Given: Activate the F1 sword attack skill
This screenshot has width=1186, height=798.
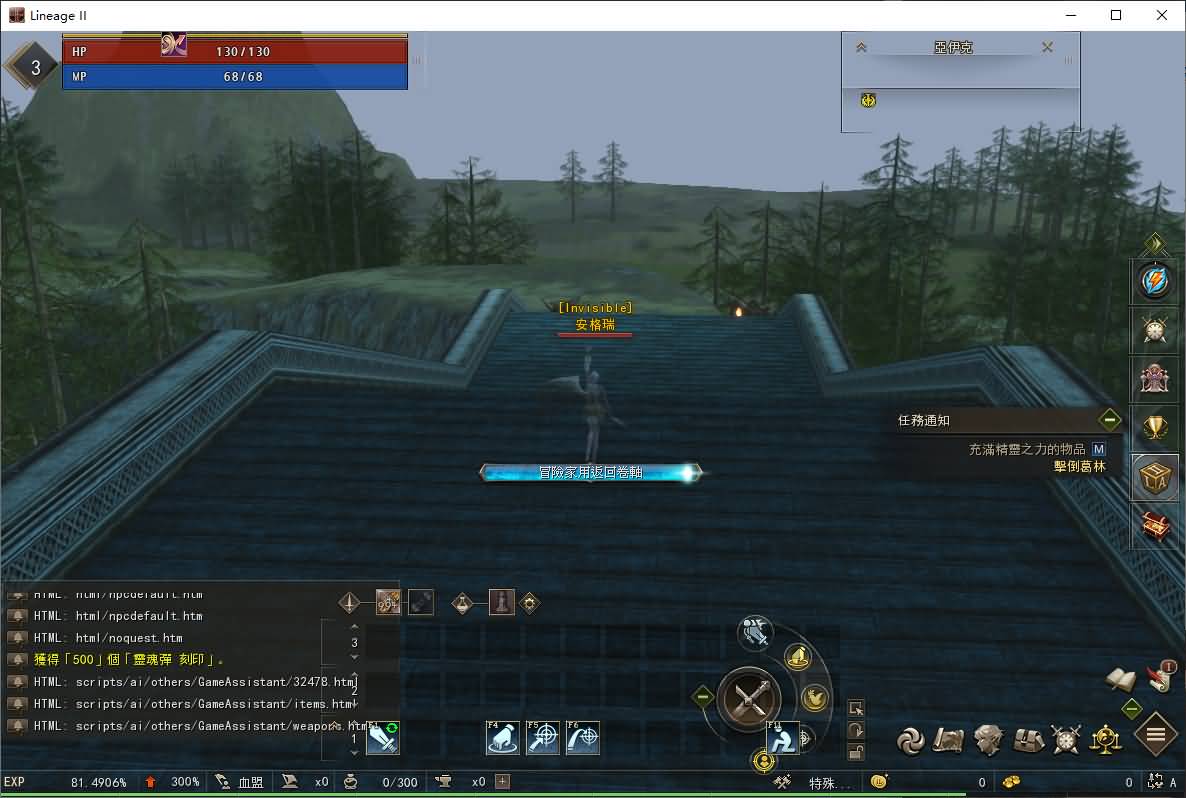Looking at the screenshot, I should [x=383, y=738].
